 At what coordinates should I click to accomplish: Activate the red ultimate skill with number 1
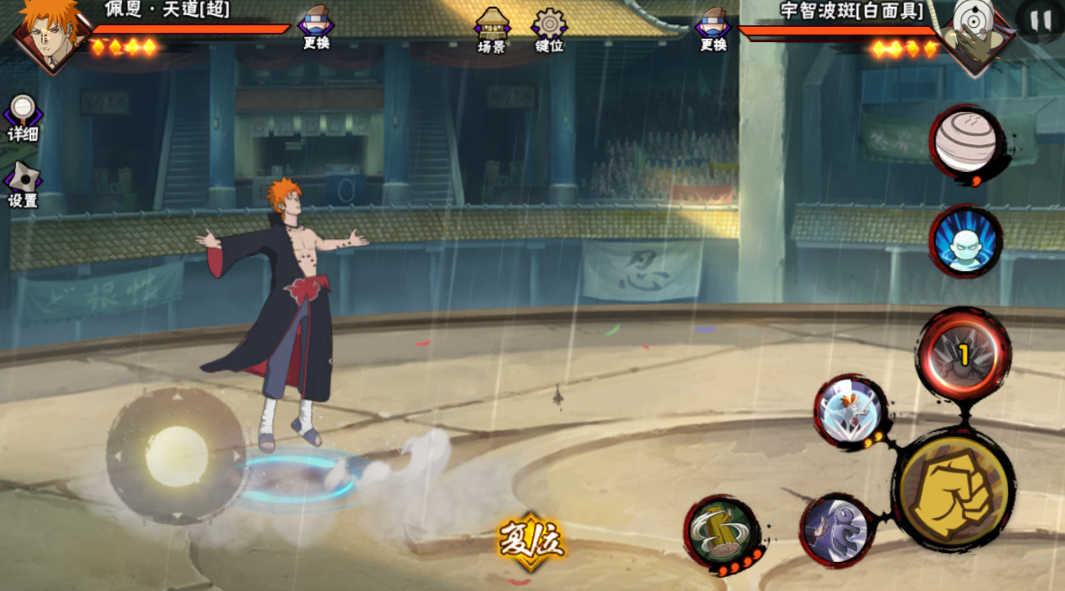964,354
